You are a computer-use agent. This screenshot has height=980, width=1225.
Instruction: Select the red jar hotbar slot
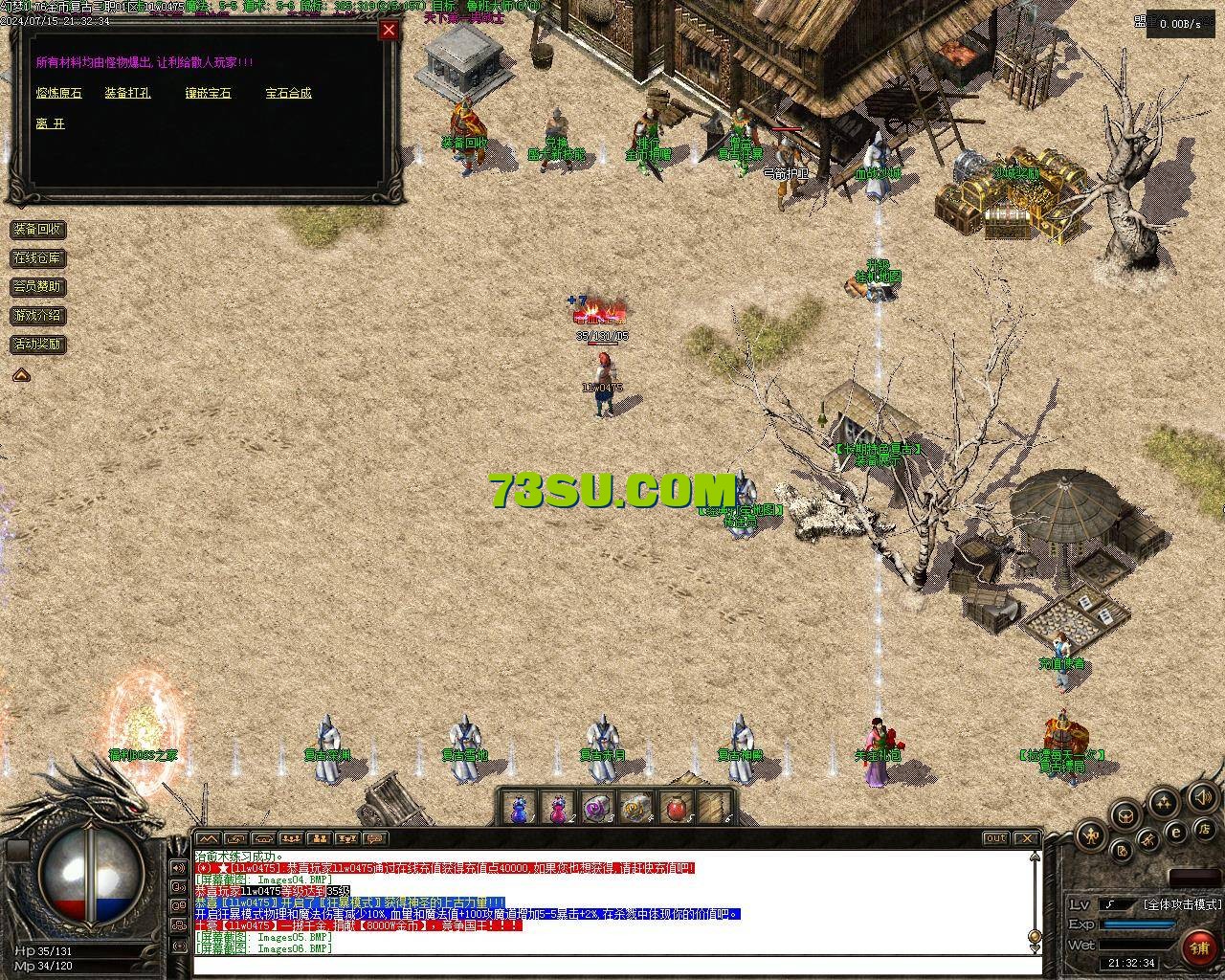(676, 810)
